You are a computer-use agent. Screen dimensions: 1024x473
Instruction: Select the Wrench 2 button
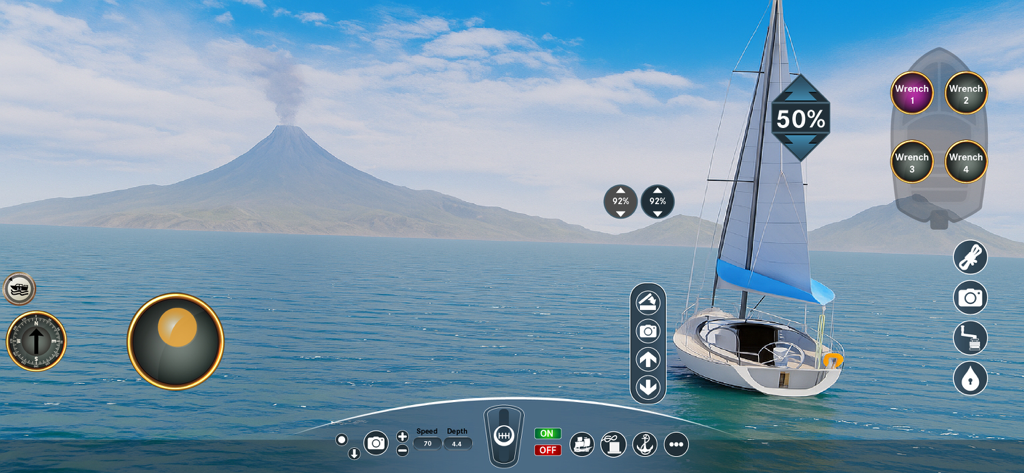(966, 93)
